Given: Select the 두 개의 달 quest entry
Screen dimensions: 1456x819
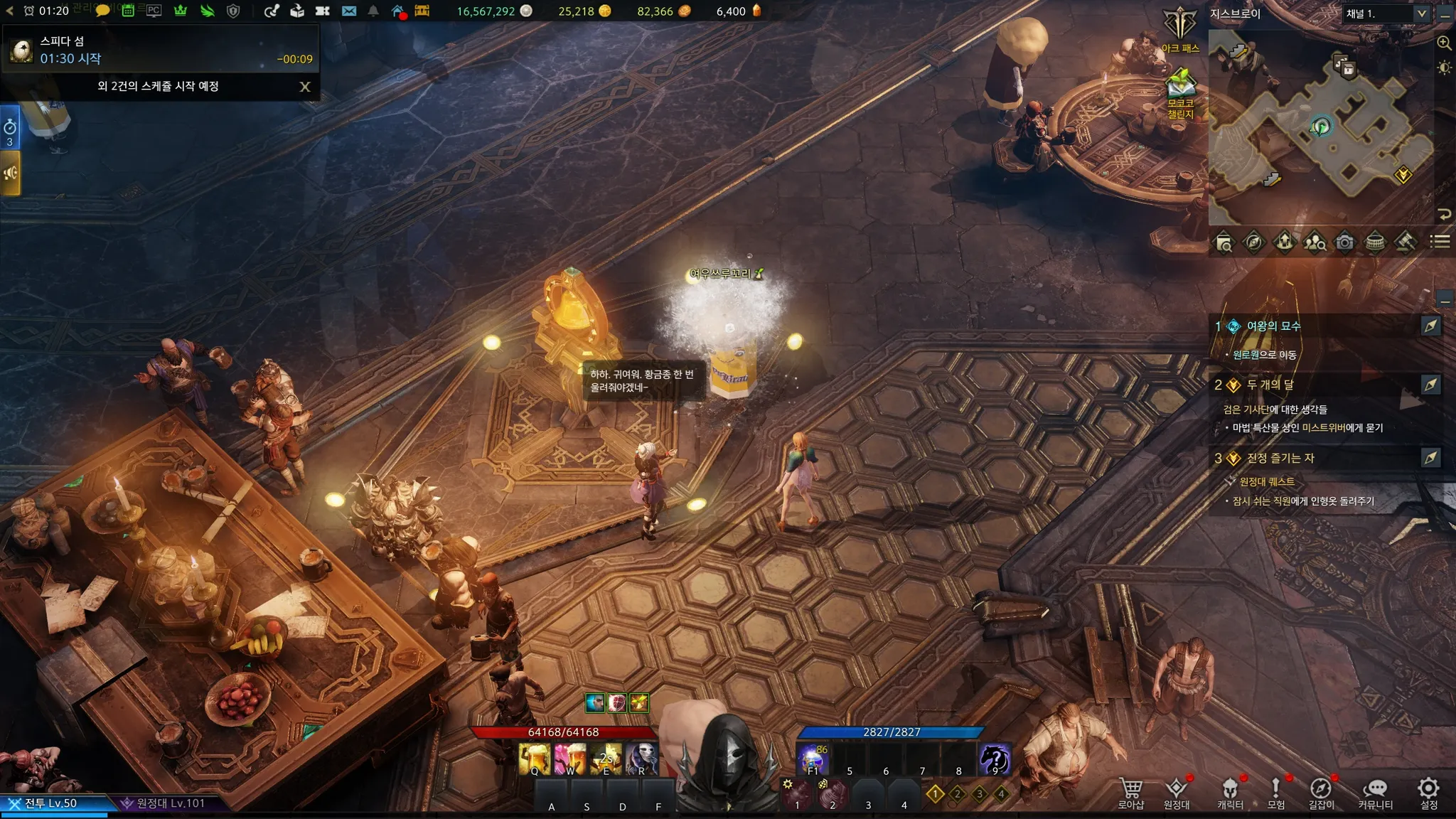Looking at the screenshot, I should pos(1270,385).
